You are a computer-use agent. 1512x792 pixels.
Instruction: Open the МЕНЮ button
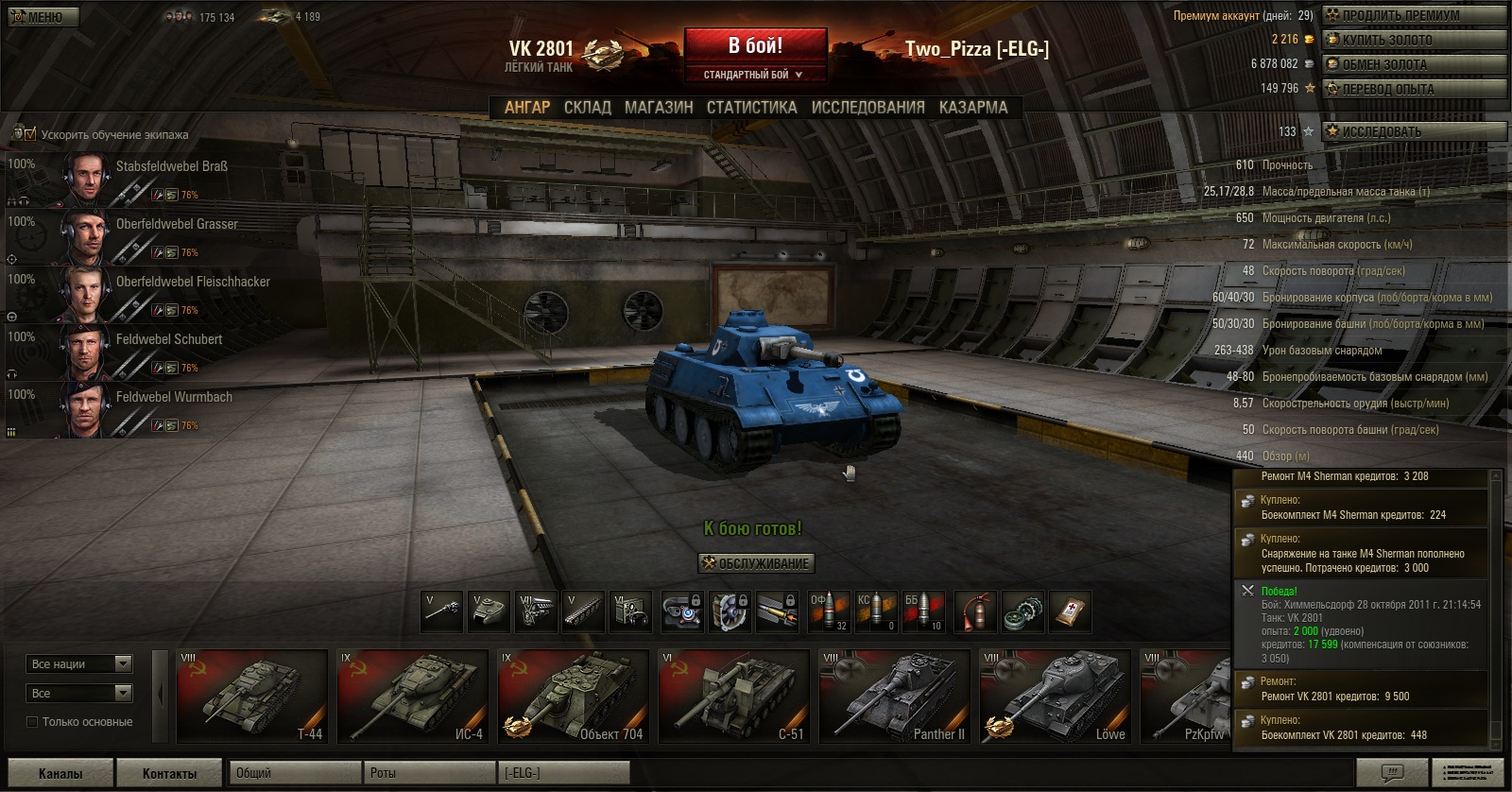pos(43,17)
